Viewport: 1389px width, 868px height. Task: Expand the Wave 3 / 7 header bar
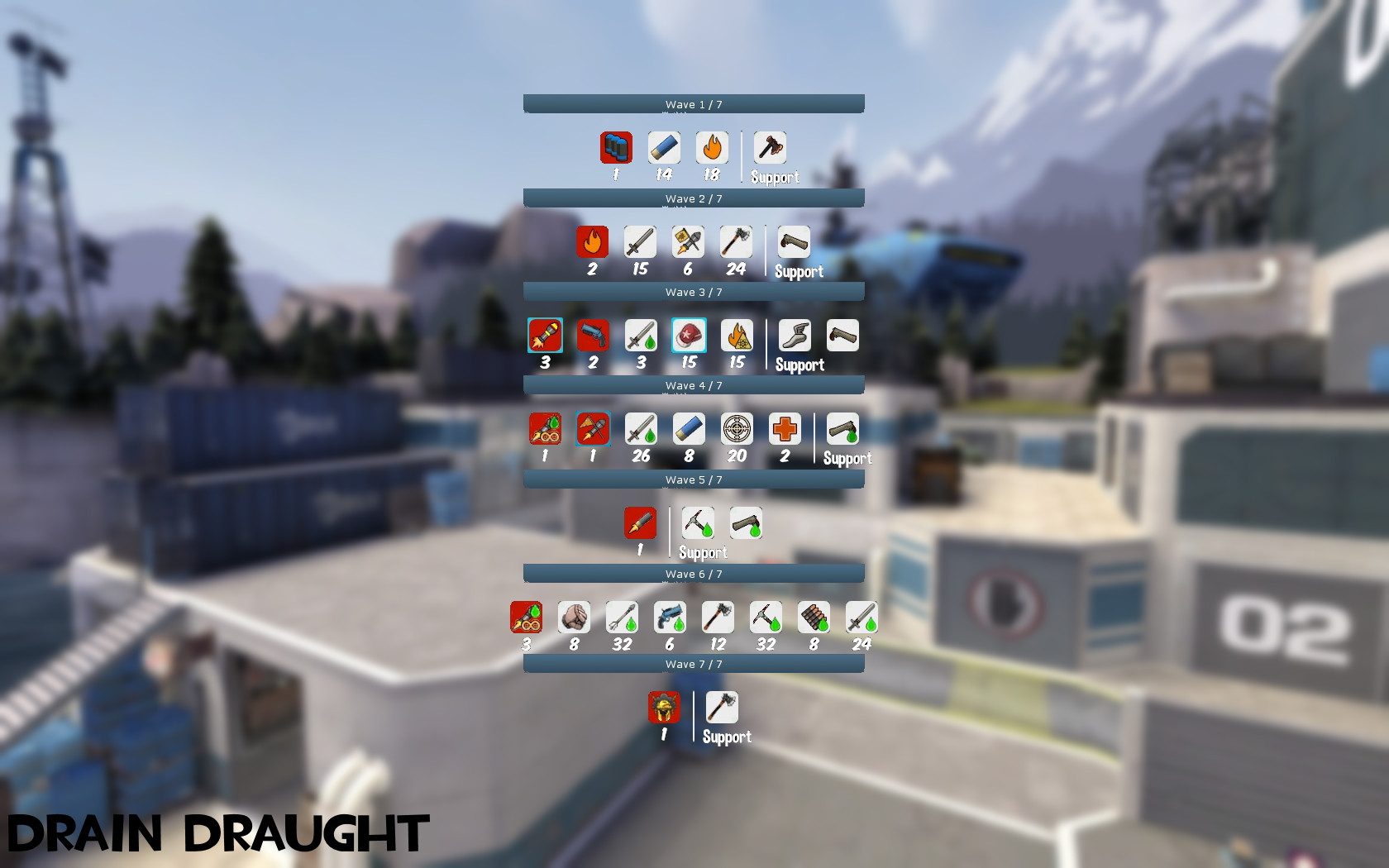693,292
